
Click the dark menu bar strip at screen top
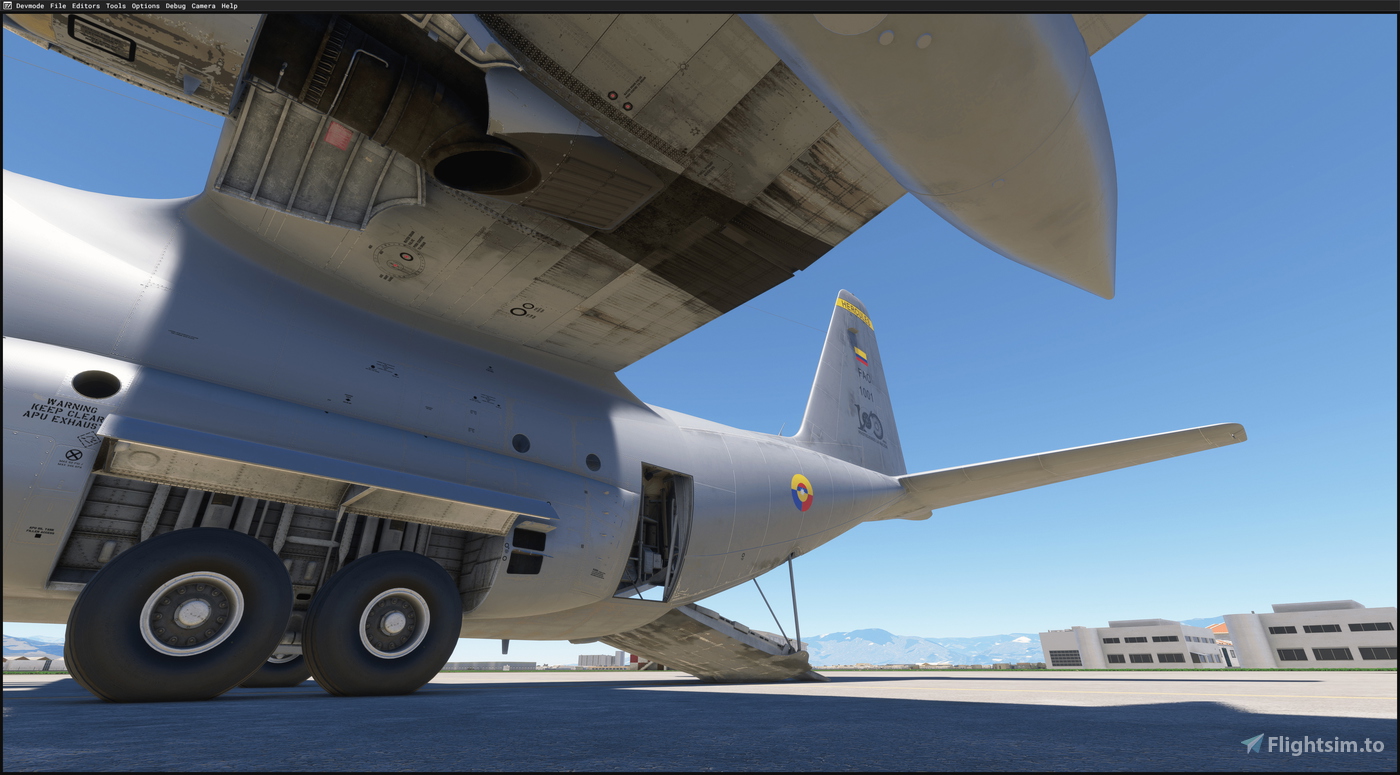click(700, 5)
